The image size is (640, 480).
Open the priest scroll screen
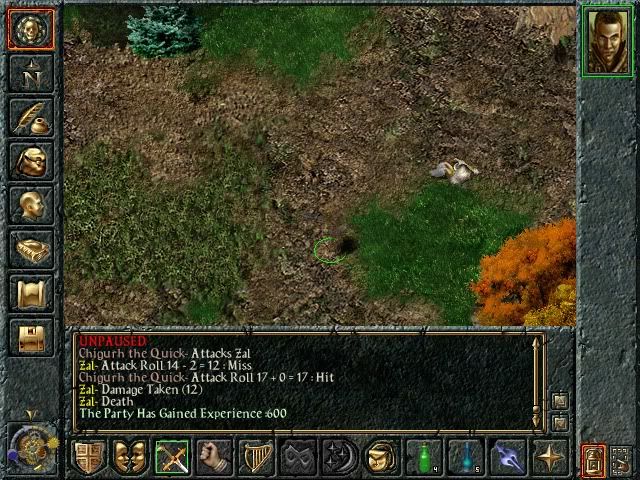point(31,293)
